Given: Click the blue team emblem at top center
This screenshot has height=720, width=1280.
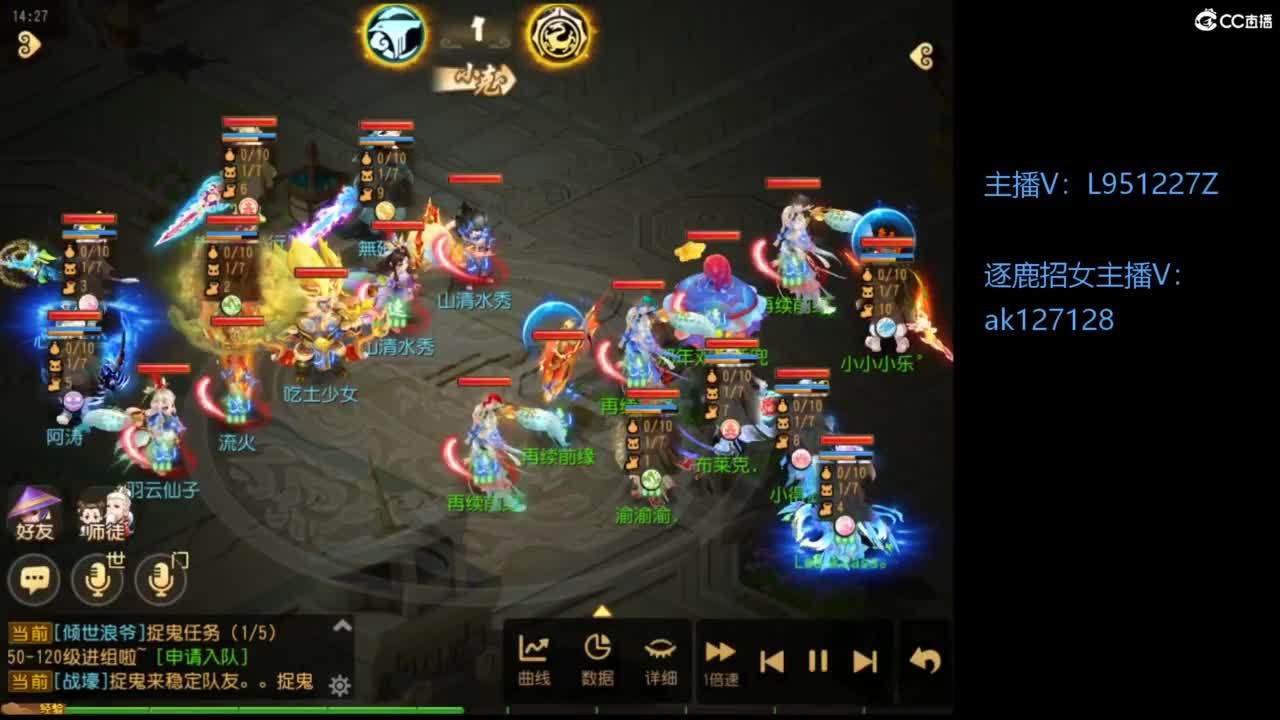Looking at the screenshot, I should (393, 33).
